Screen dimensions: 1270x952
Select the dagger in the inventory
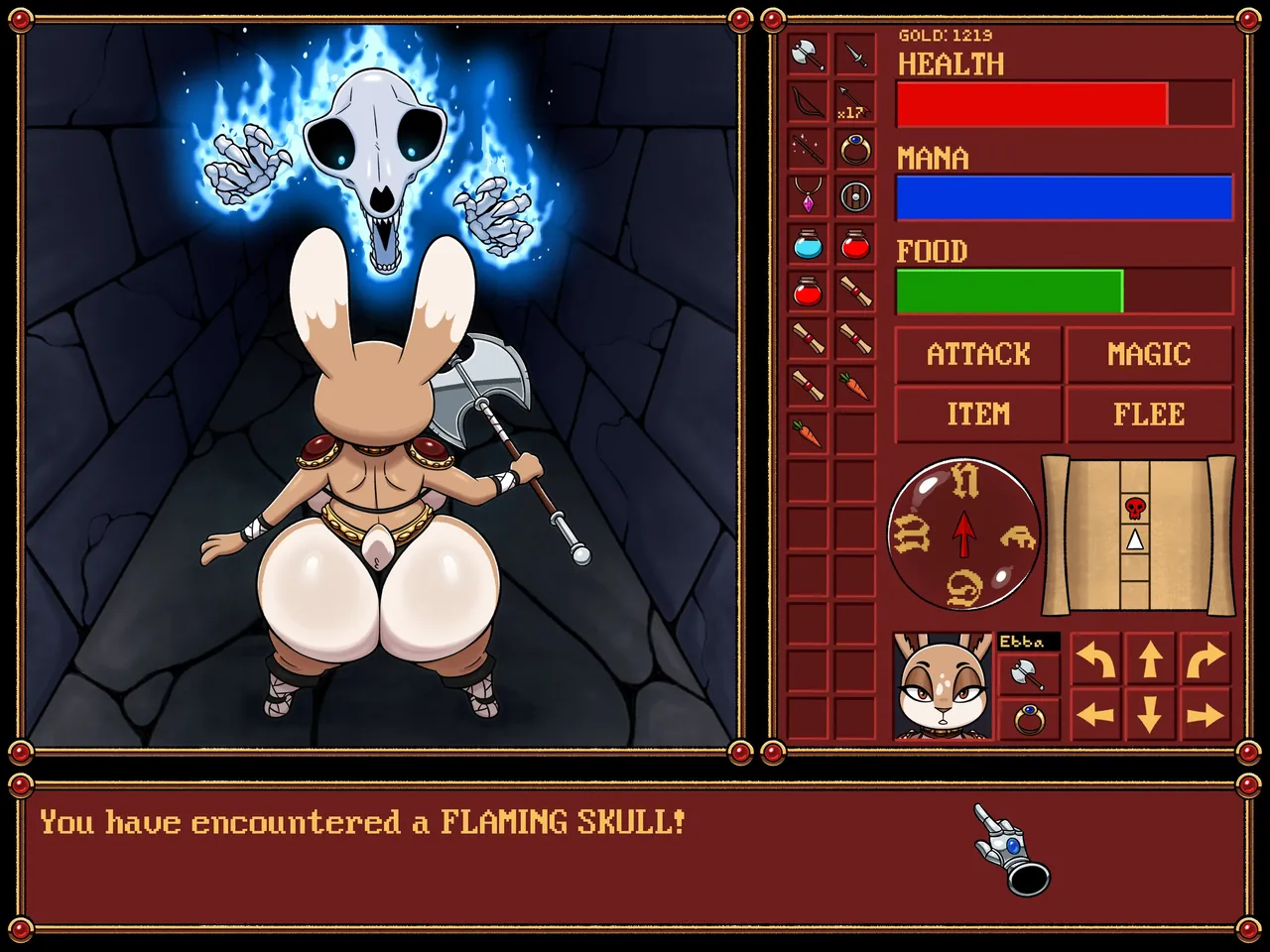point(854,55)
